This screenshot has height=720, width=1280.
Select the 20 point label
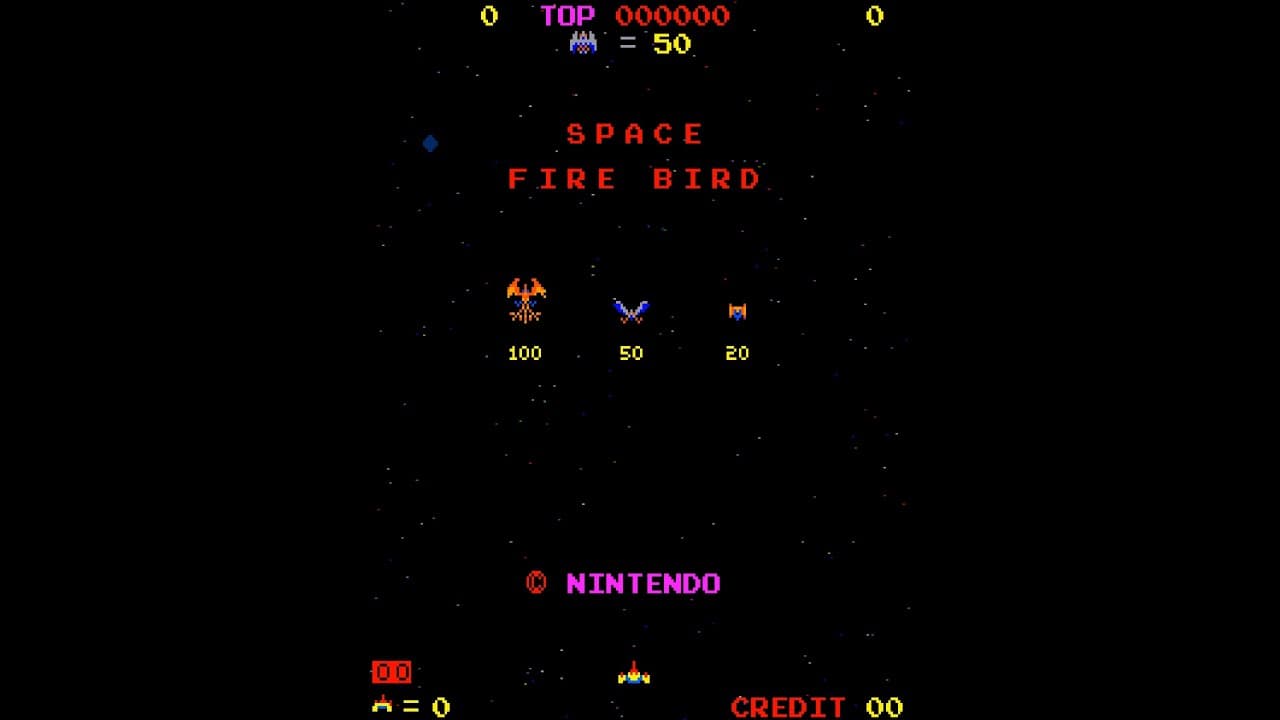(737, 353)
